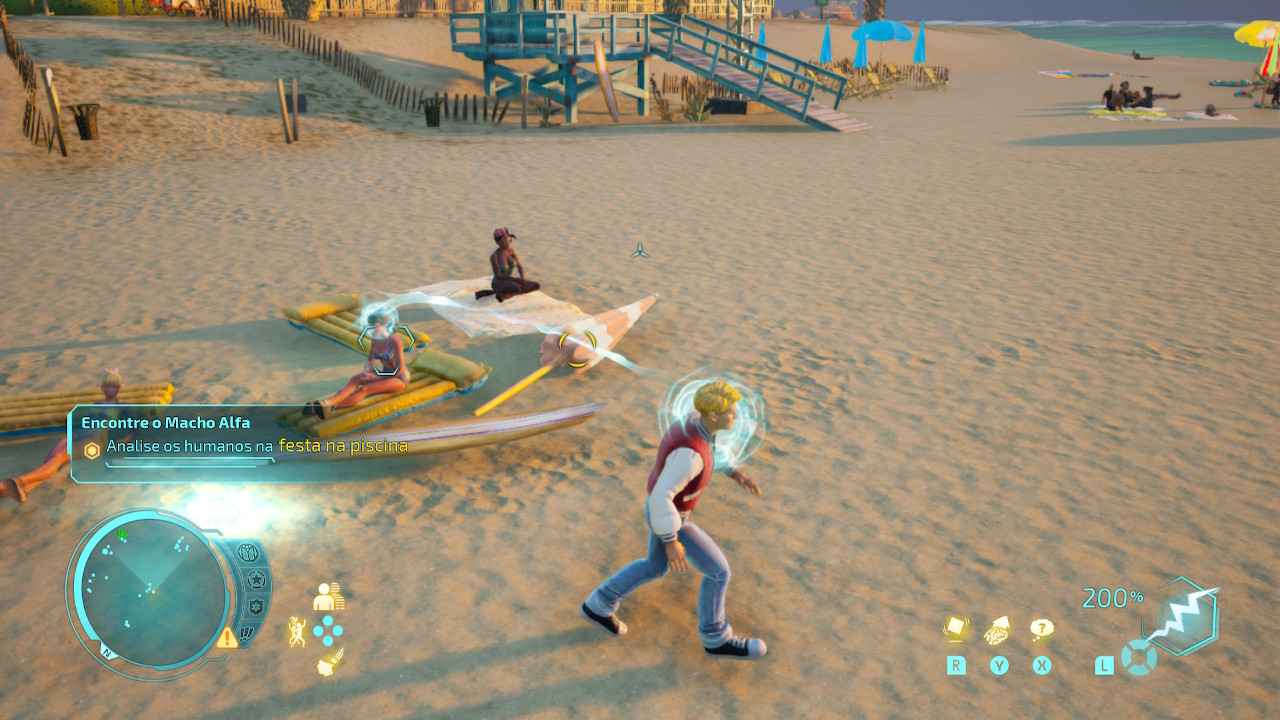The height and width of the screenshot is (720, 1280).
Task: Click the green player arrow on the minimap
Action: [x=122, y=534]
